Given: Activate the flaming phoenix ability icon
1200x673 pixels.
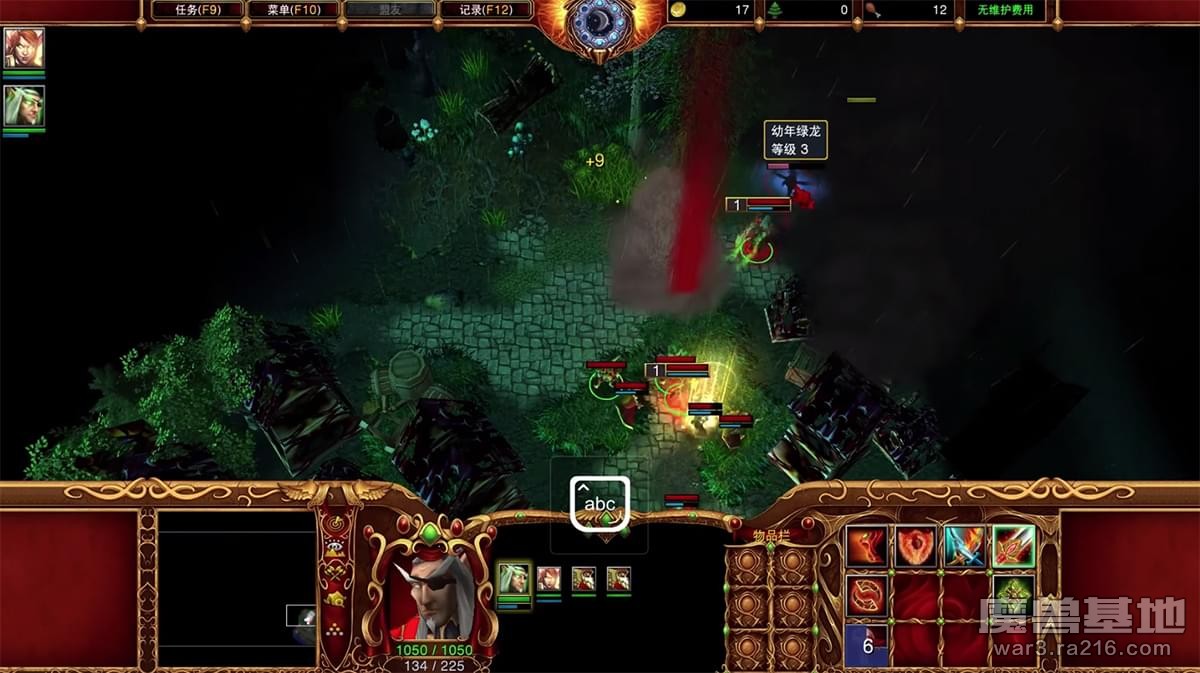Looking at the screenshot, I should [x=866, y=547].
